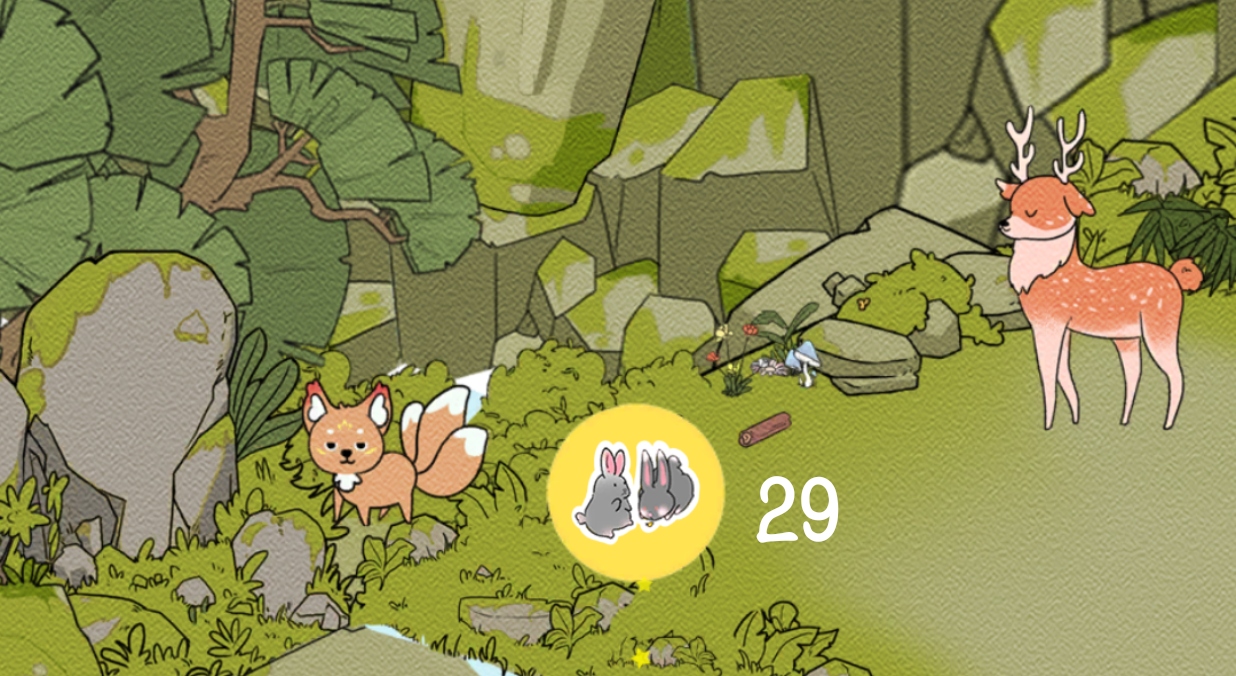
Task: Tap the yellow rabbit pair bubble
Action: click(x=635, y=491)
